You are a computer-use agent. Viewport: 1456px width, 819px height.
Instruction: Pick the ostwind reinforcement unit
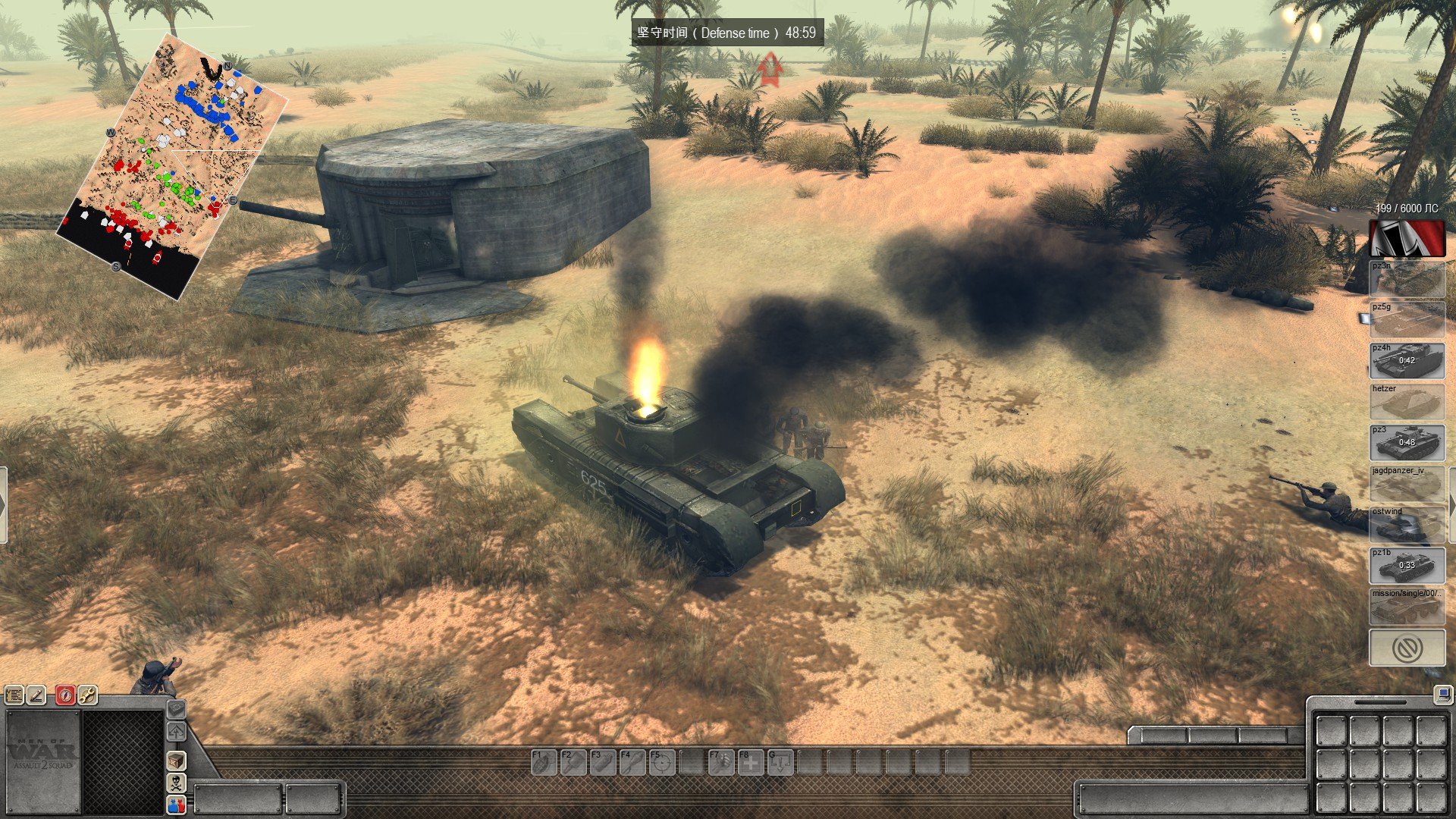1407,525
